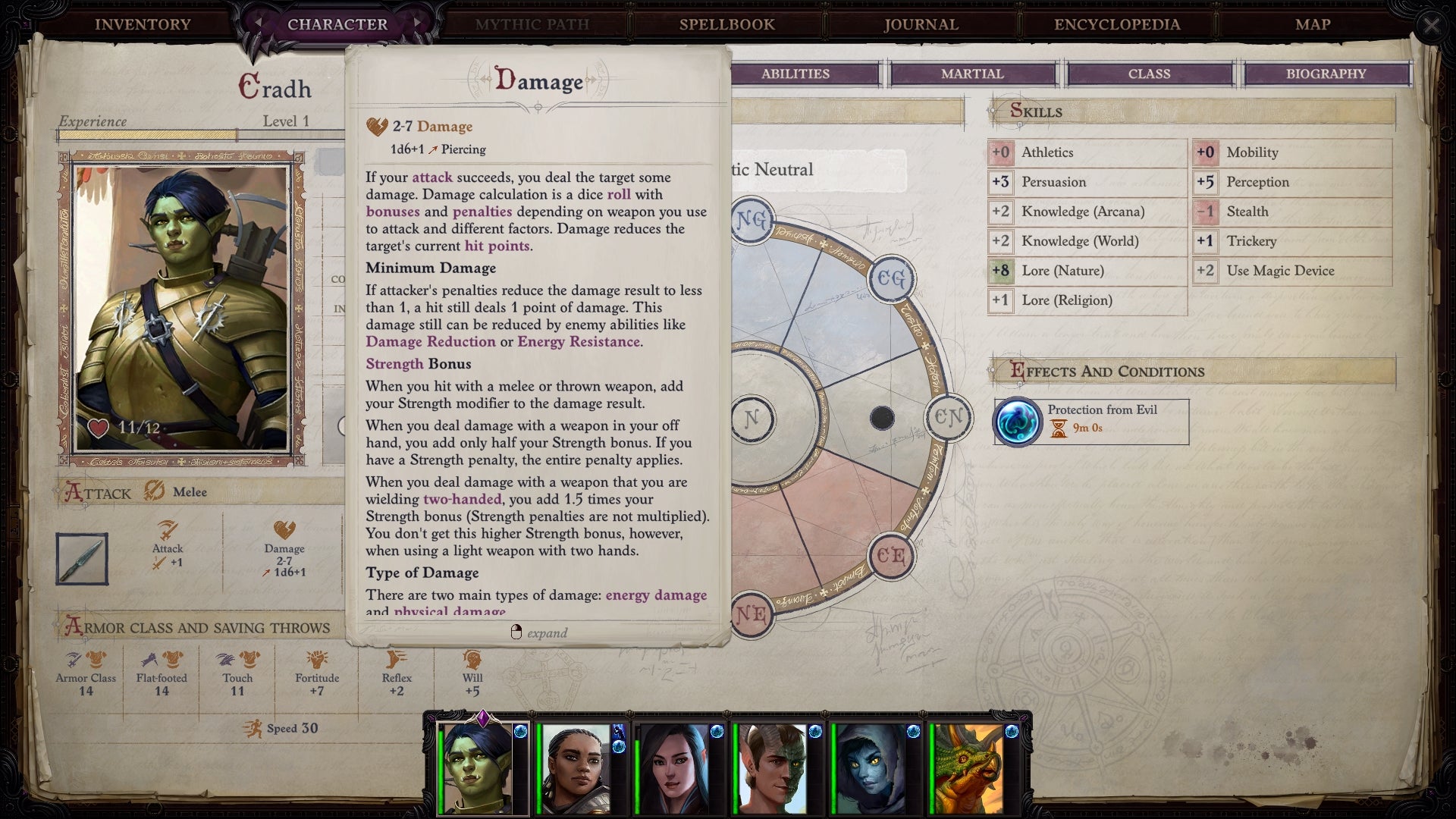This screenshot has width=1456, height=819.
Task: Click the Will save icon
Action: 469,659
